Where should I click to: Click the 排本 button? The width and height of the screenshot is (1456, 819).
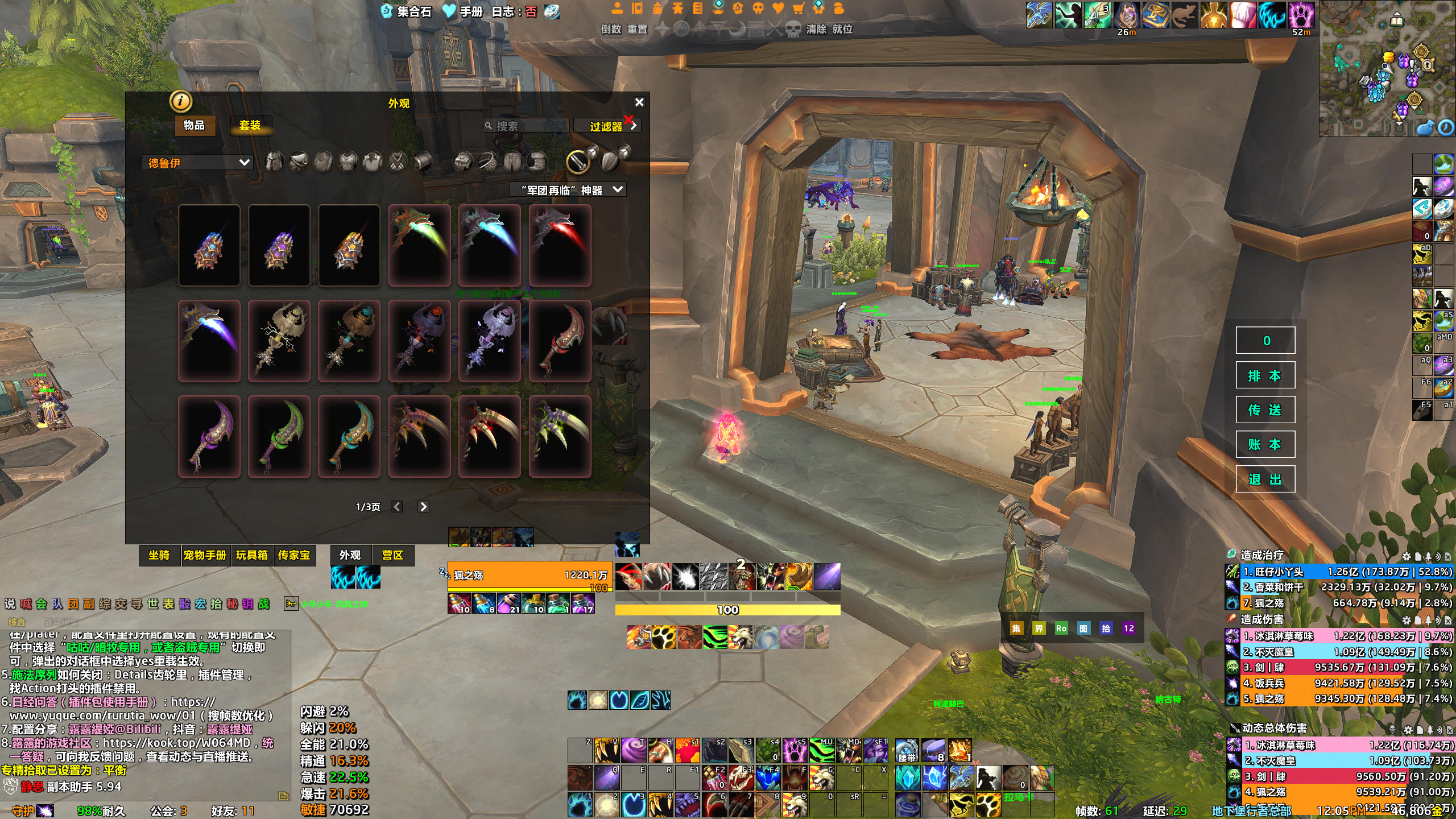click(x=1265, y=375)
